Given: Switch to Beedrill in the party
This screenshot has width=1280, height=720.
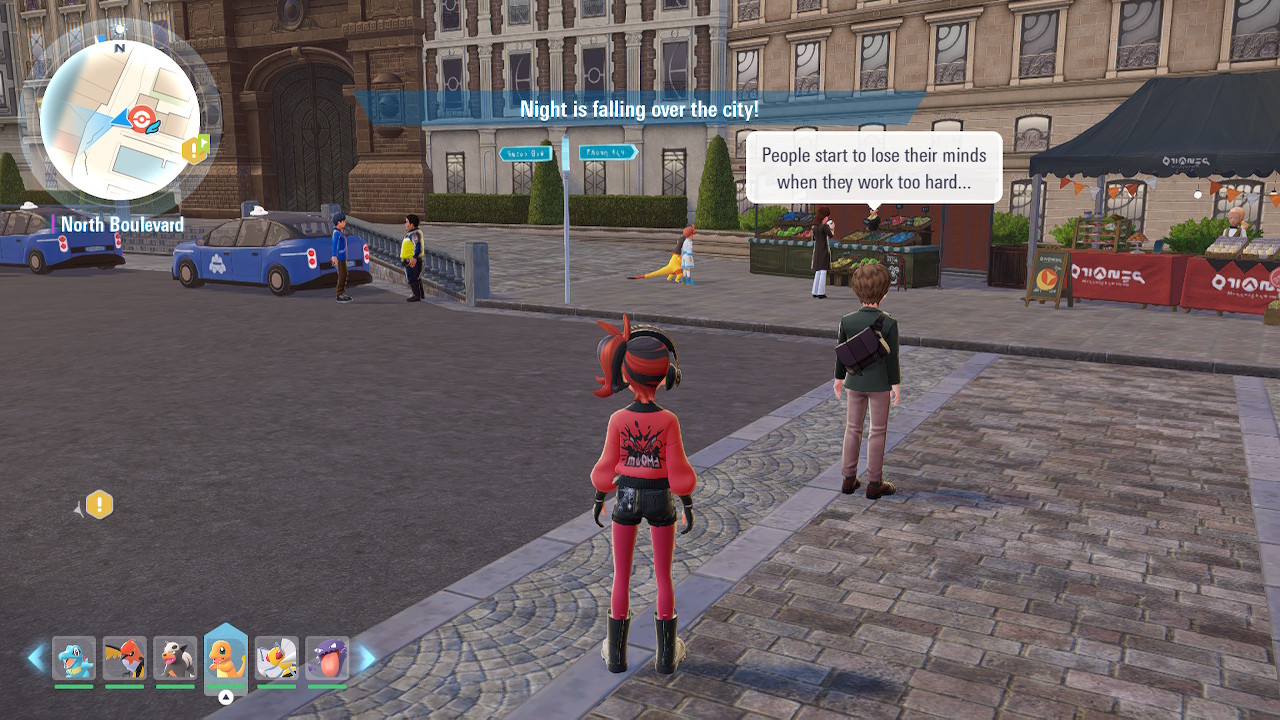Looking at the screenshot, I should pyautogui.click(x=276, y=658).
